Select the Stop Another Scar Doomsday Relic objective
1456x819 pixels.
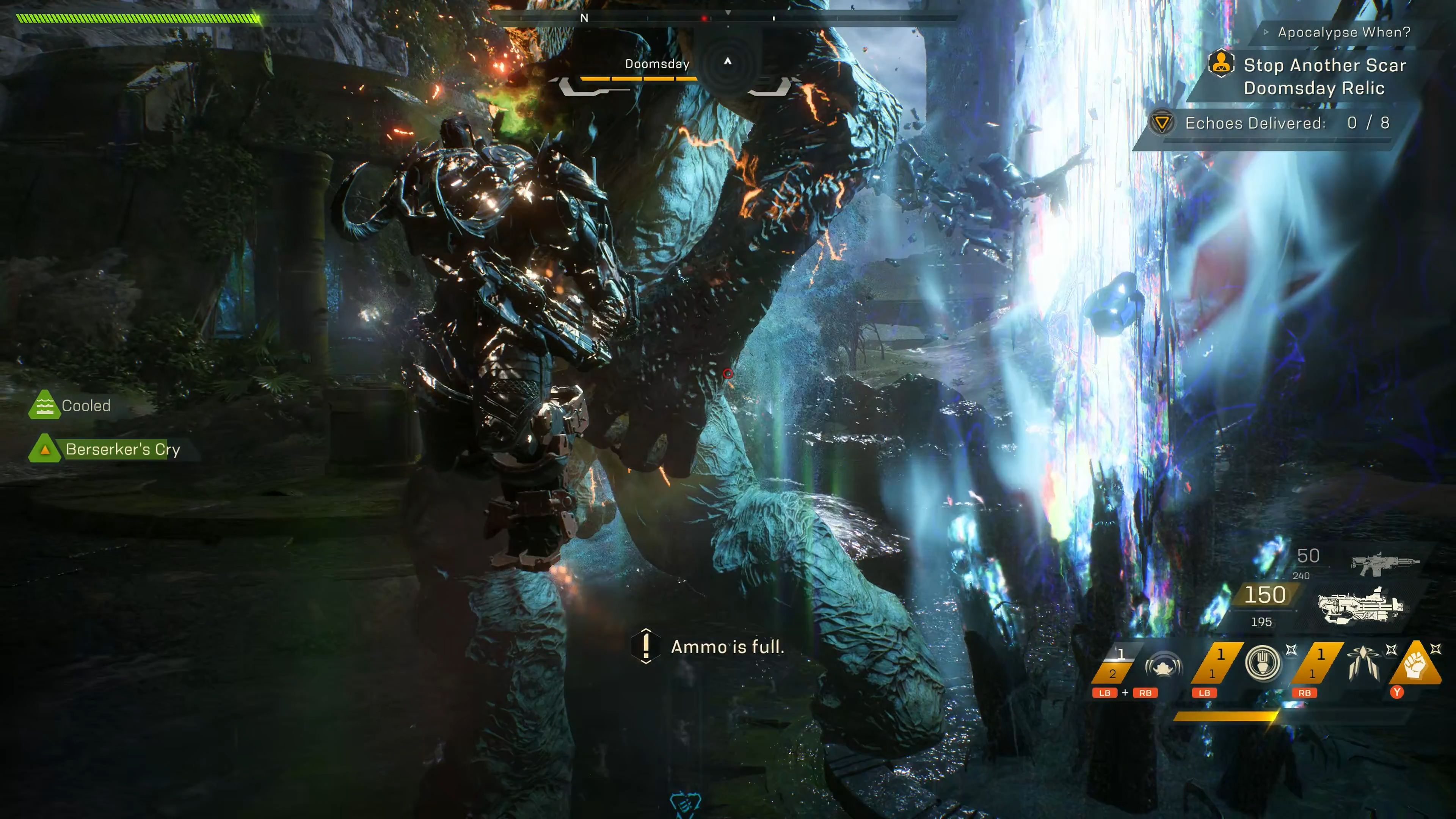point(1324,76)
